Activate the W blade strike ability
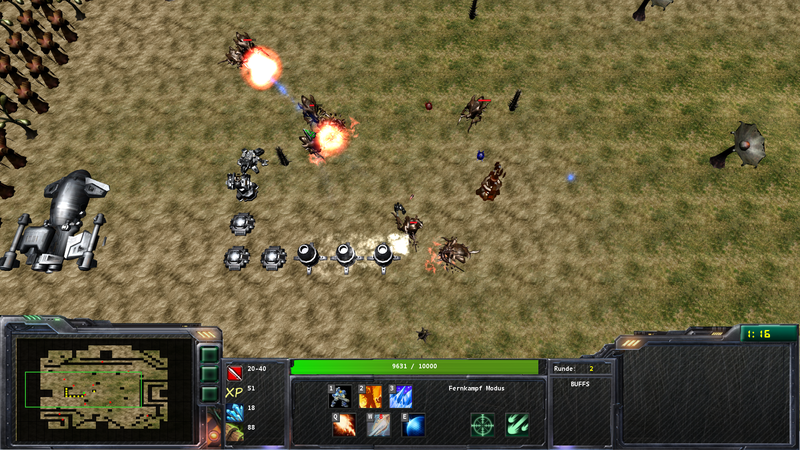The width and height of the screenshot is (800, 450). pyautogui.click(x=379, y=425)
